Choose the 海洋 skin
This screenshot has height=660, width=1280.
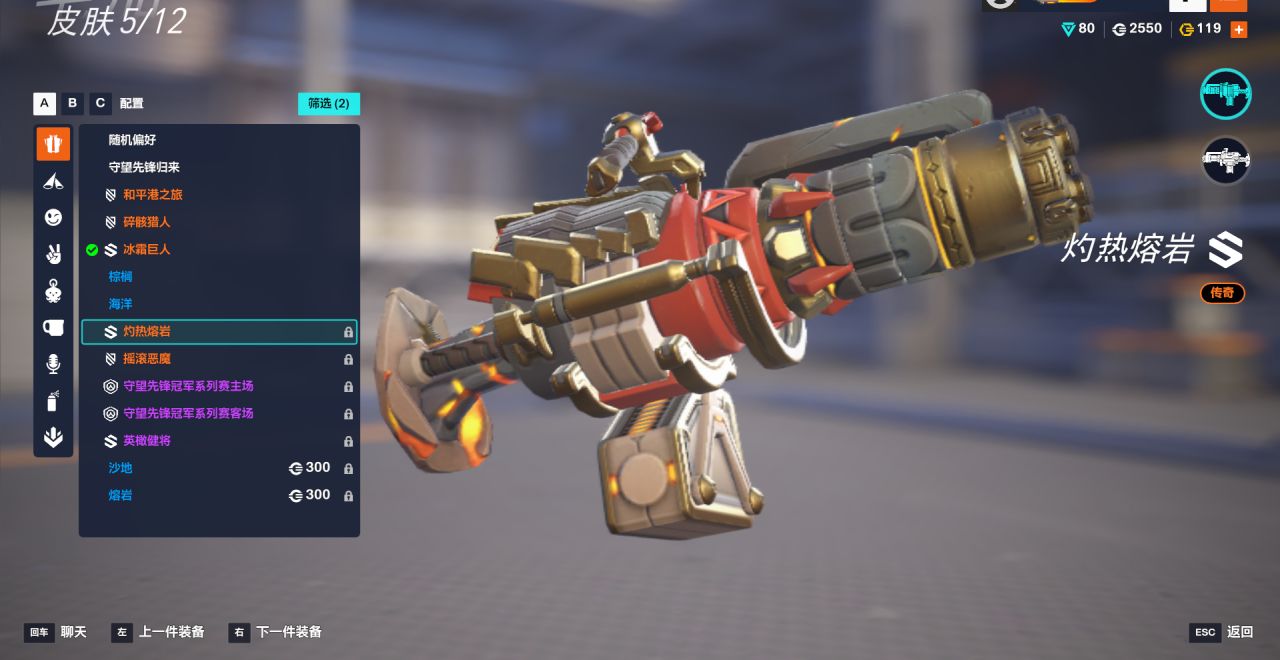[120, 304]
